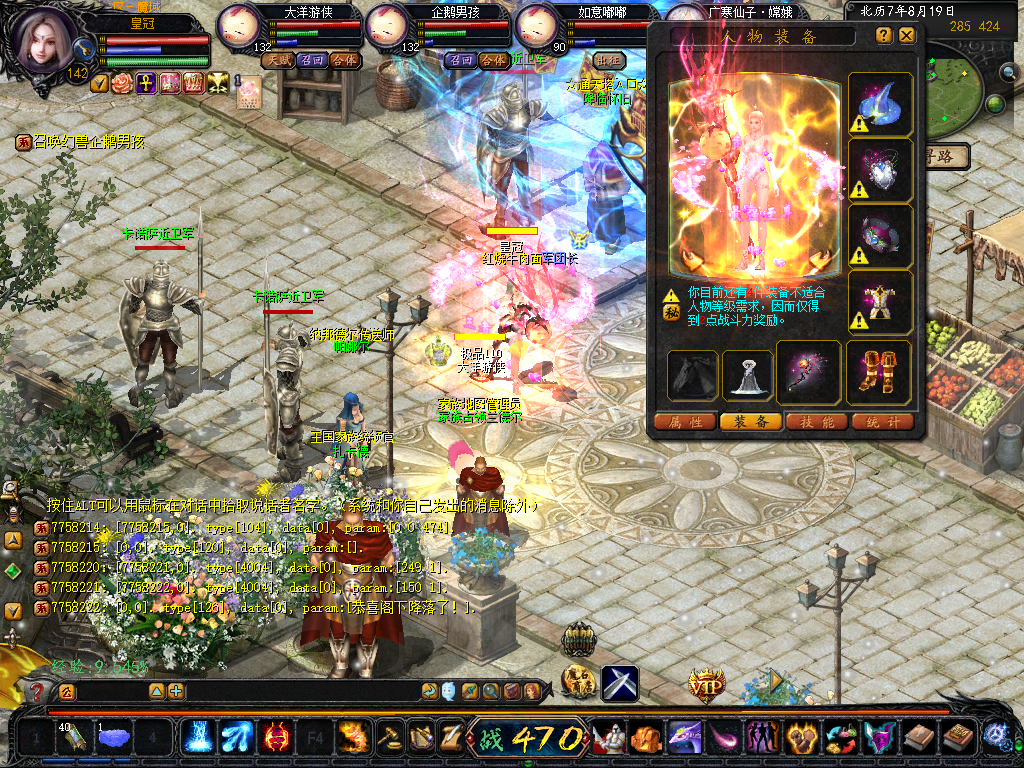This screenshot has height=768, width=1024.
Task: Activate the blue lightning skill on hotbar
Action: pos(197,738)
